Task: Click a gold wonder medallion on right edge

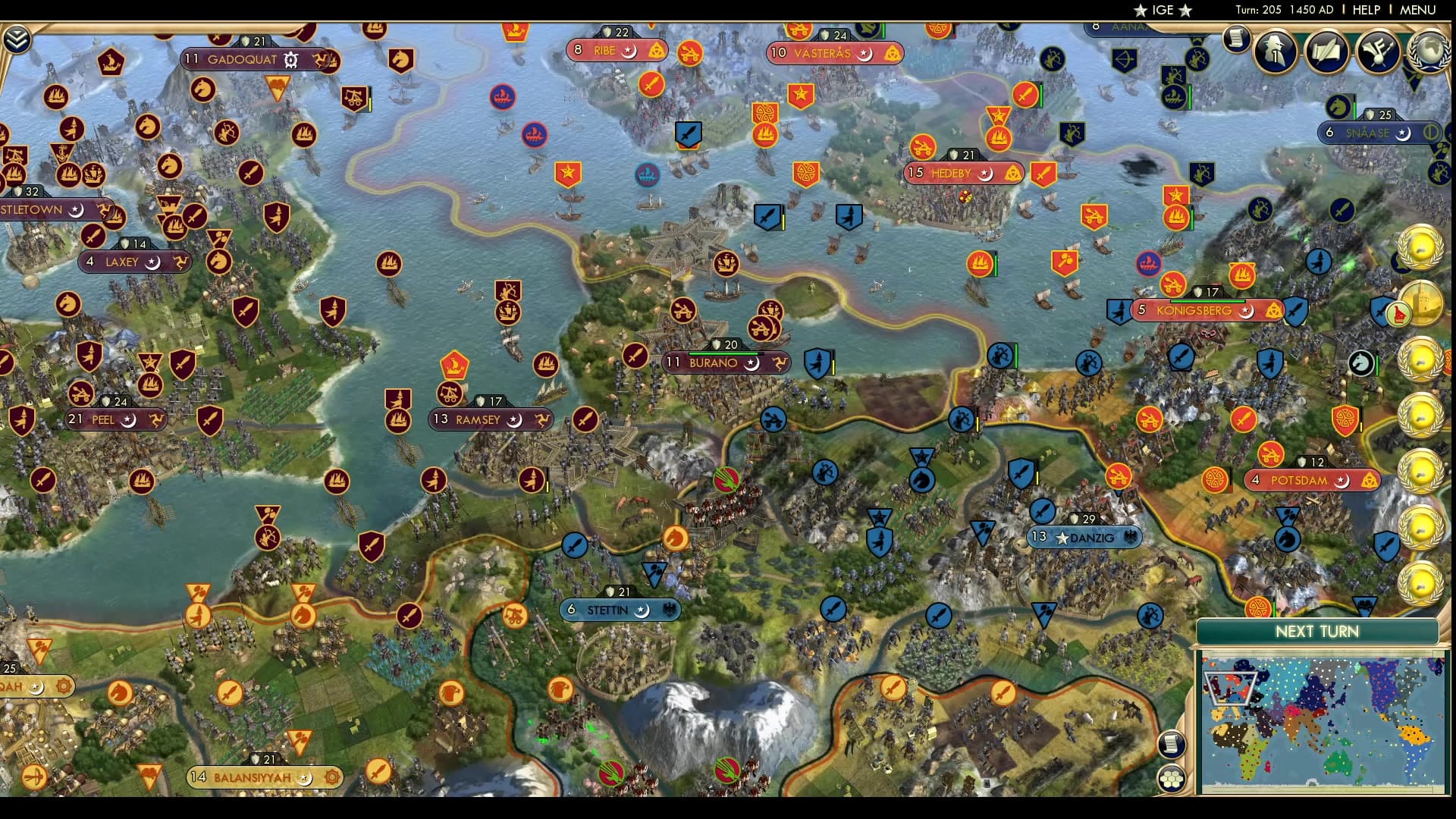Action: pyautogui.click(x=1420, y=248)
